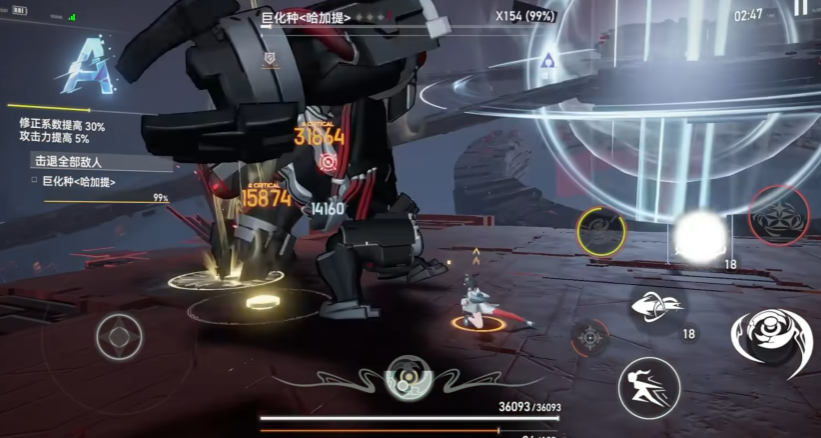The width and height of the screenshot is (821, 438).
Task: Trigger the red-ringed ultimate skill
Action: click(778, 216)
